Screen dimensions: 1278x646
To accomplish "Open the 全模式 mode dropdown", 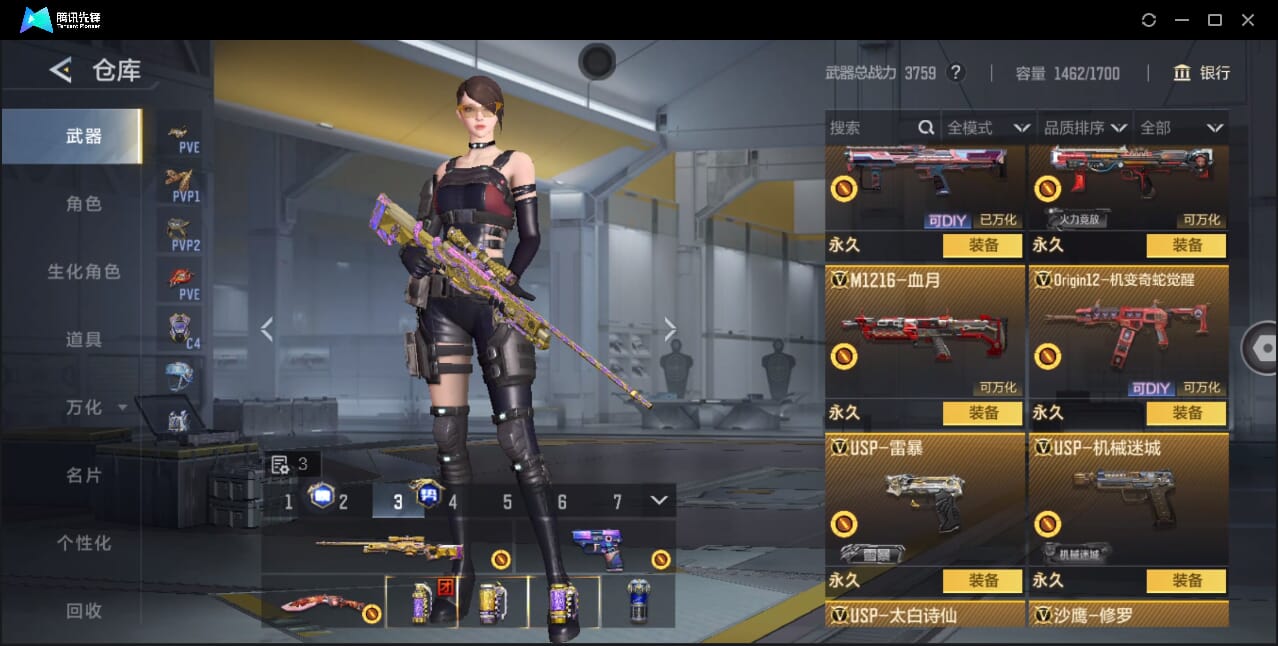I will click(988, 128).
